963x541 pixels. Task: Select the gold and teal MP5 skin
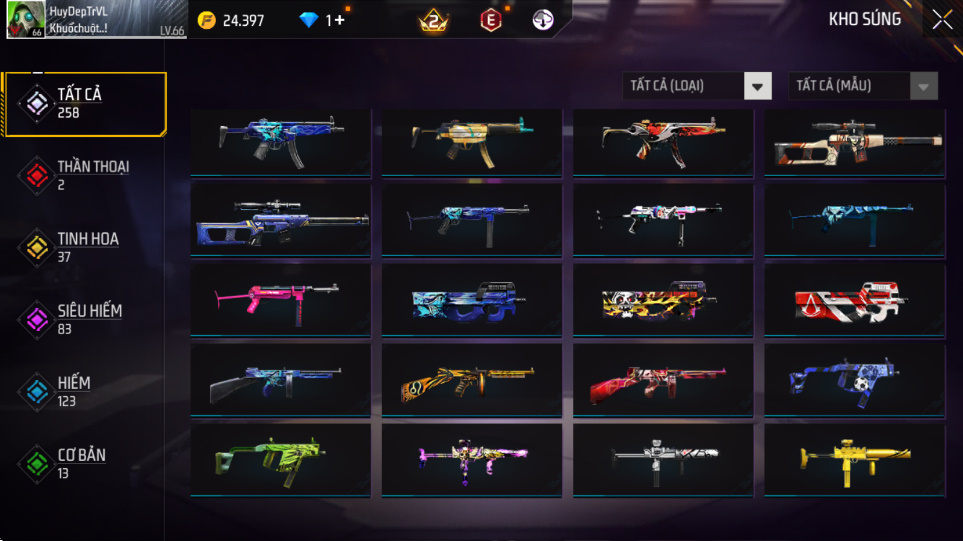coord(471,142)
